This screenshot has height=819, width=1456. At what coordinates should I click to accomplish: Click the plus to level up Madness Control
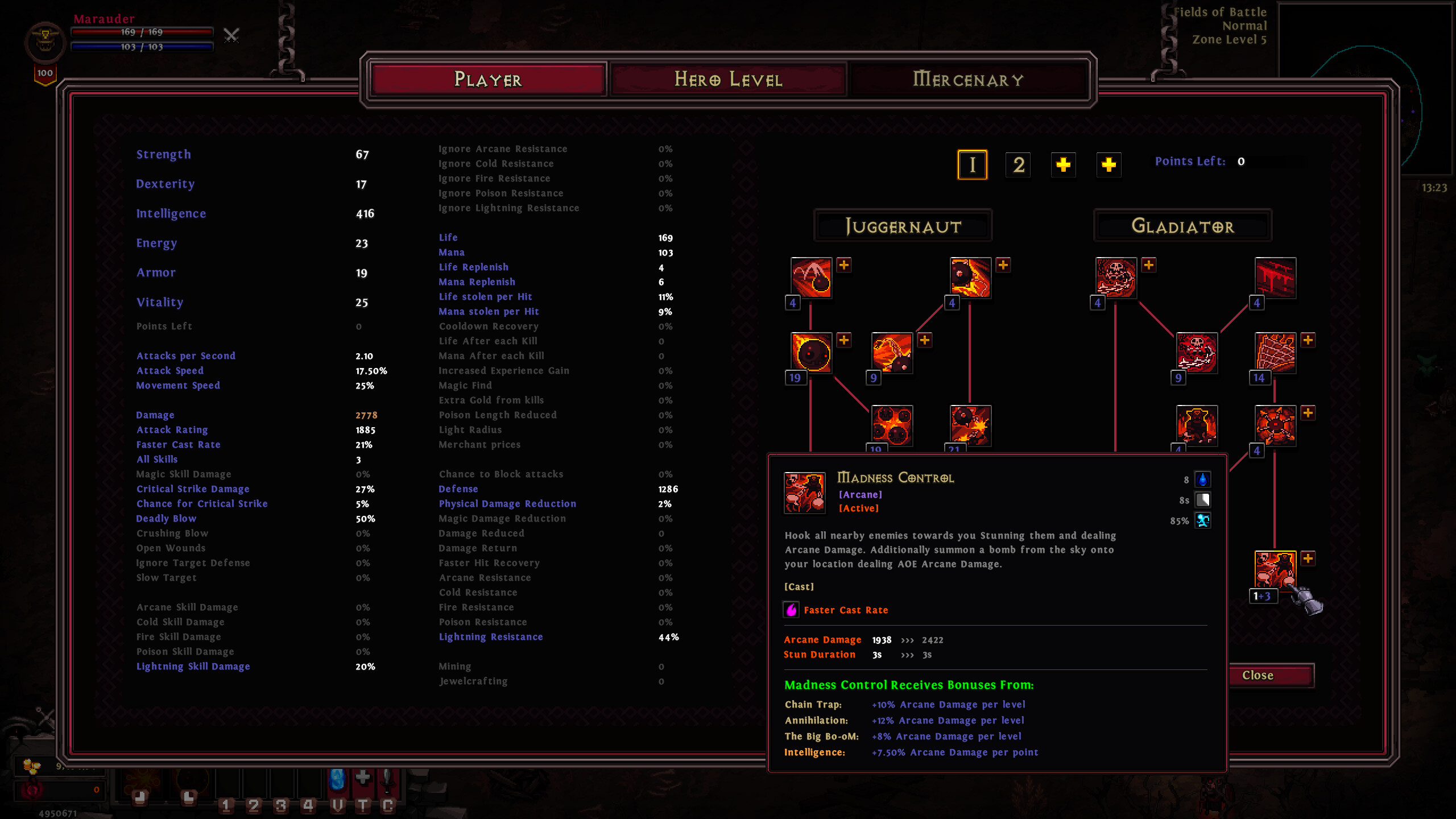coord(1308,559)
